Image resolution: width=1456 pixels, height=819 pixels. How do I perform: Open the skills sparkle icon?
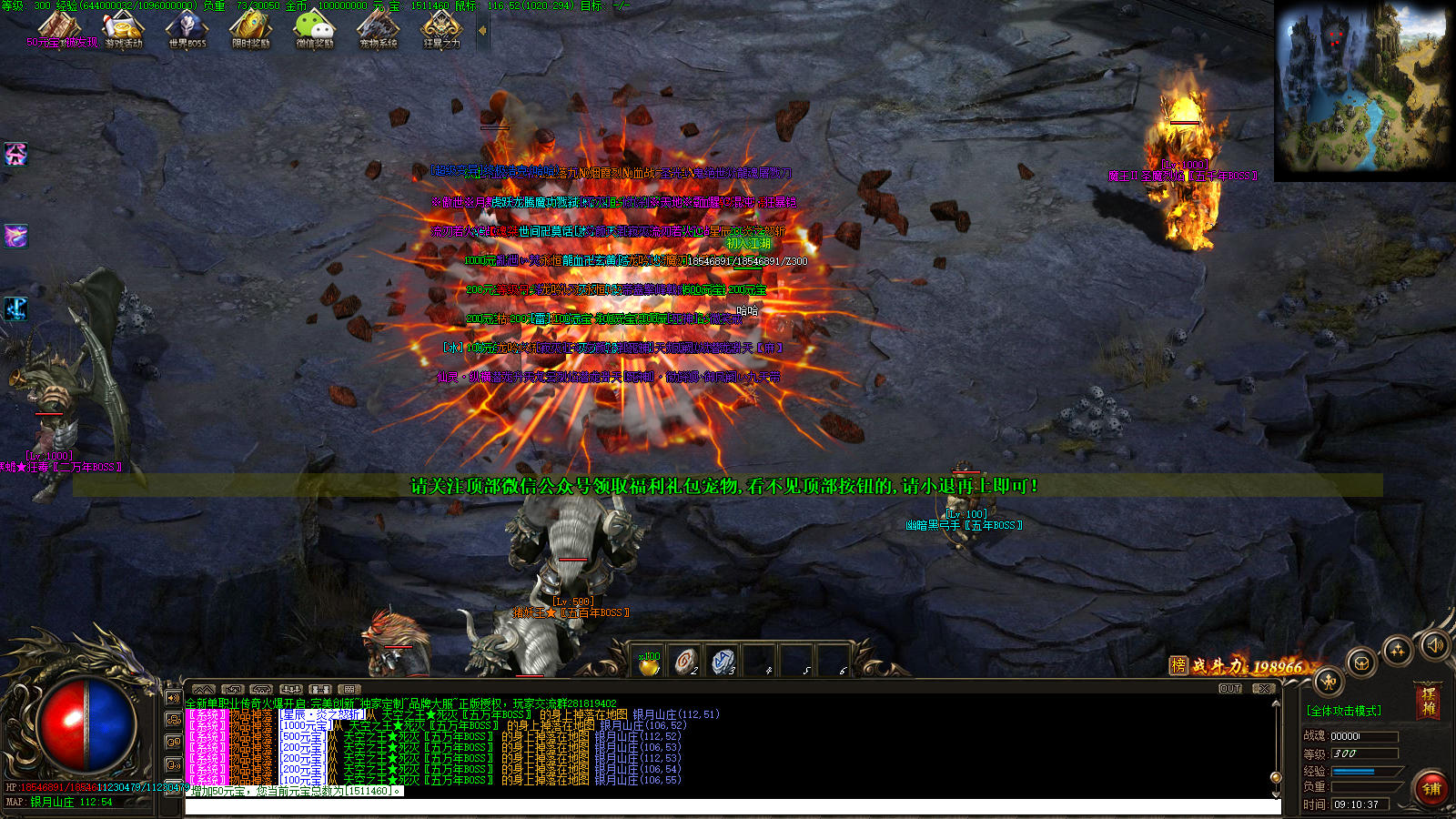(x=1397, y=650)
